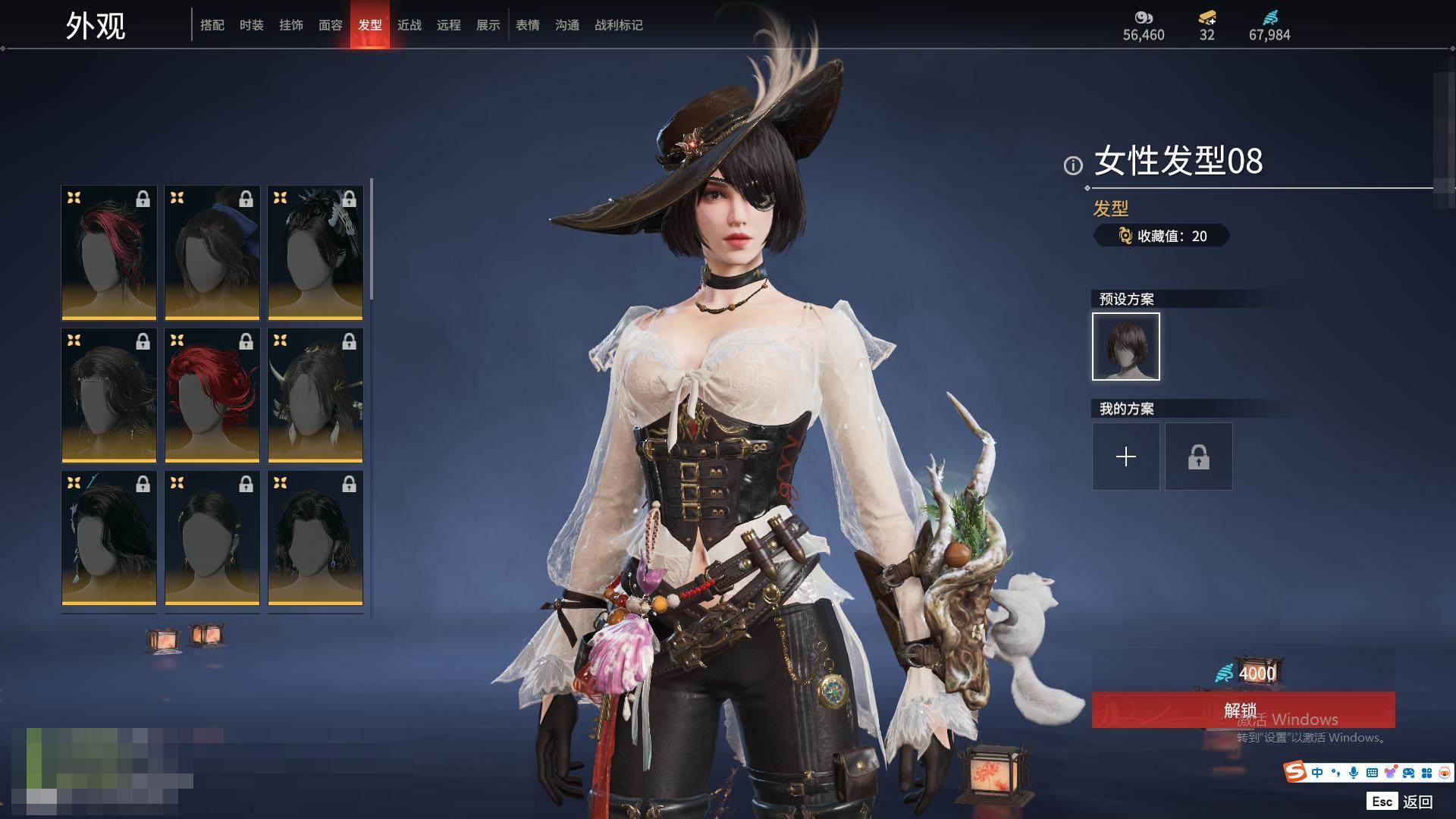Open the 近战 tab
The height and width of the screenshot is (819, 1456).
[x=409, y=25]
